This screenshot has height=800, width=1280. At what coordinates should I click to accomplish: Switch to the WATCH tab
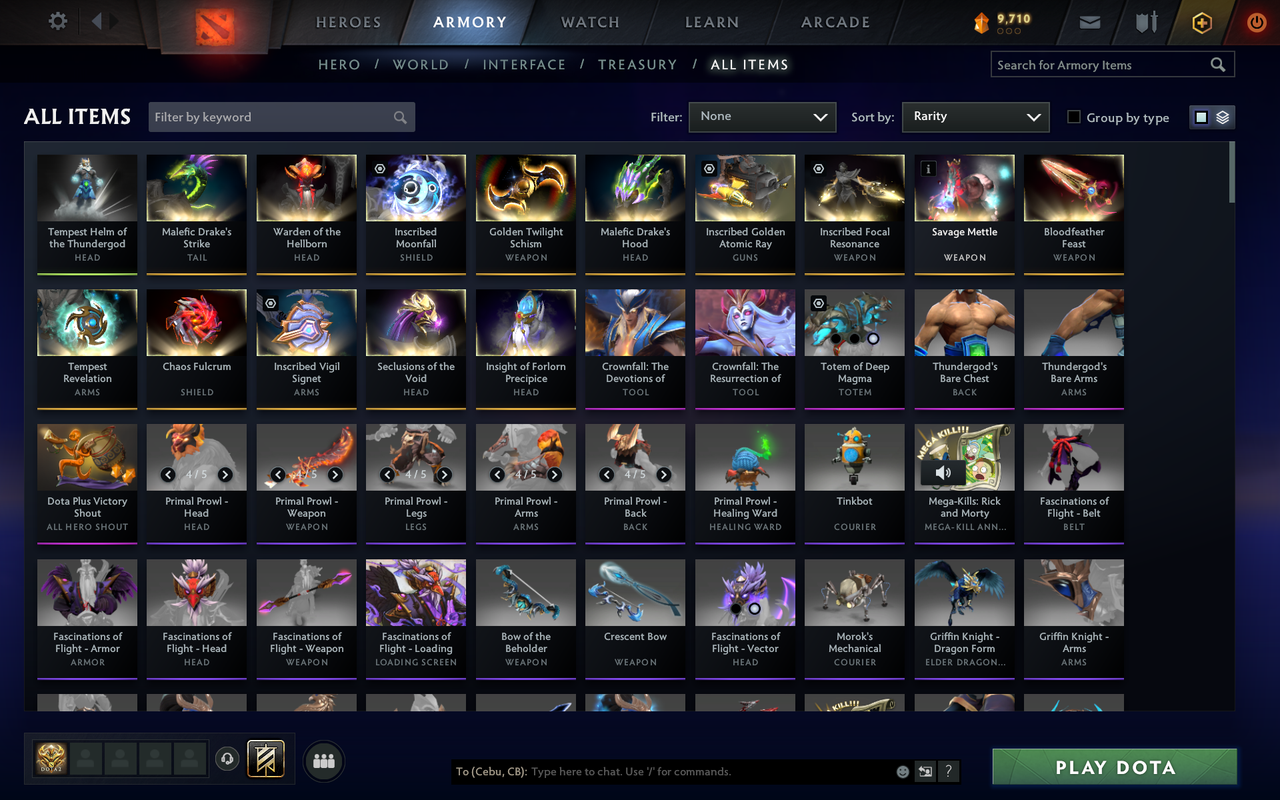point(590,22)
